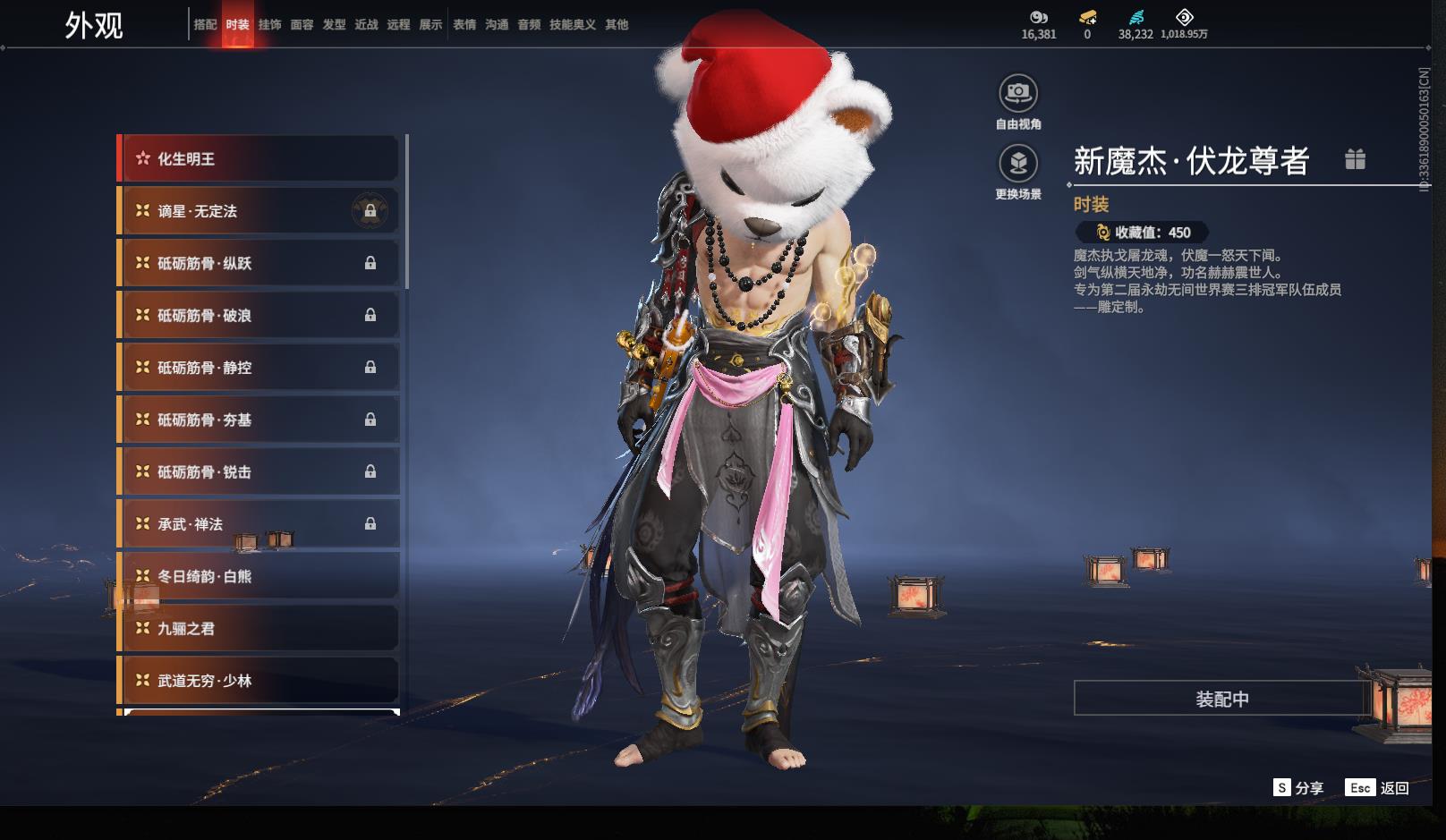Viewport: 1446px width, 840px height.
Task: Switch to the 搭配 tab
Action: tap(205, 25)
